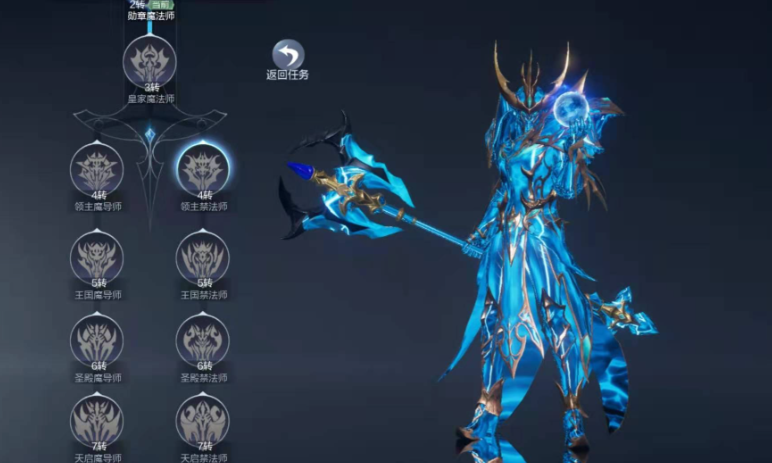Show the 7转 天启禁法师 class icon
Screen dimensions: 772x463
pyautogui.click(x=203, y=422)
